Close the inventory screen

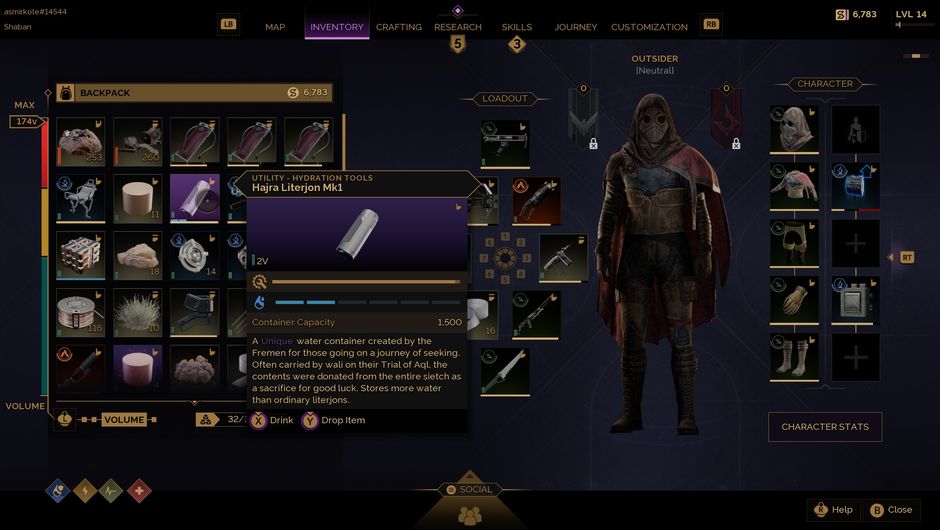(890, 509)
